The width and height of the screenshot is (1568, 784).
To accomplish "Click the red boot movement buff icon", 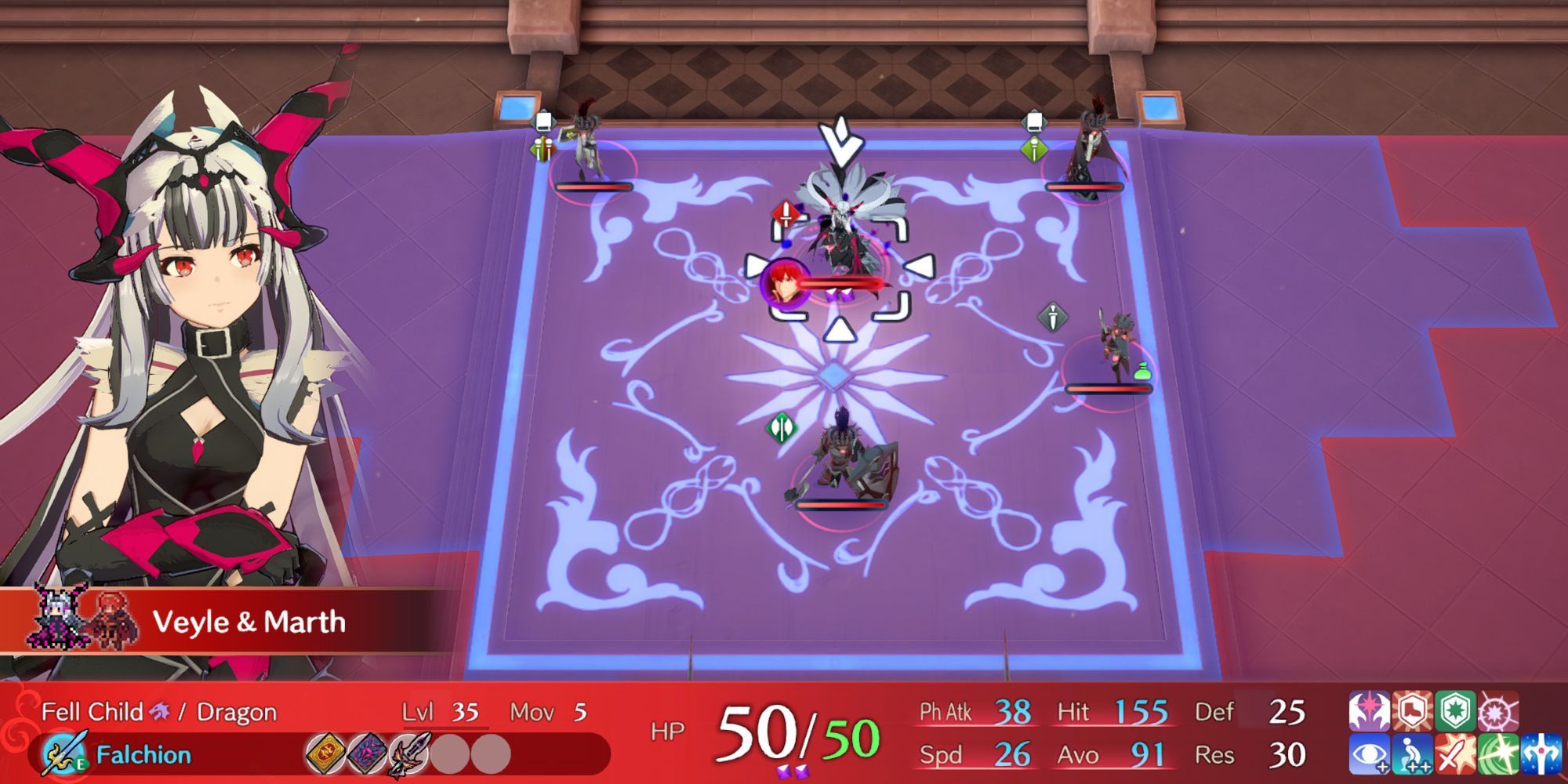I will (x=1413, y=711).
